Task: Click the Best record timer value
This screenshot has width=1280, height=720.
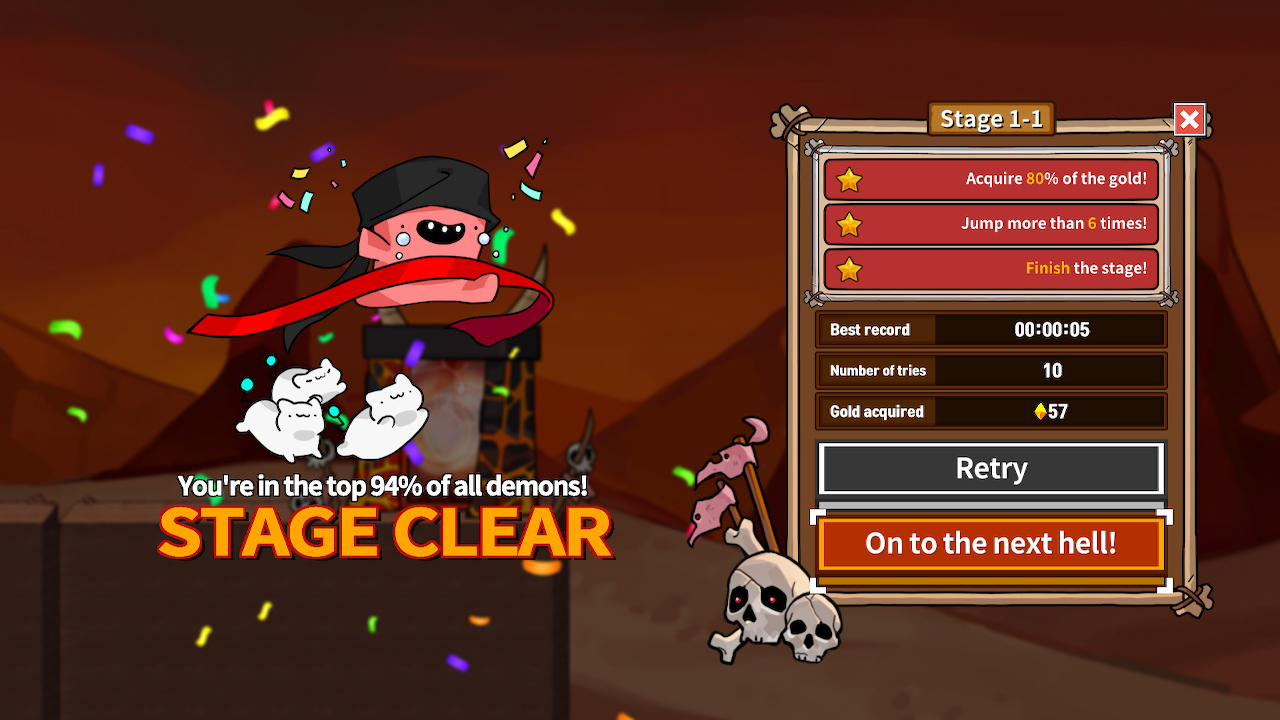Action: (x=1052, y=329)
